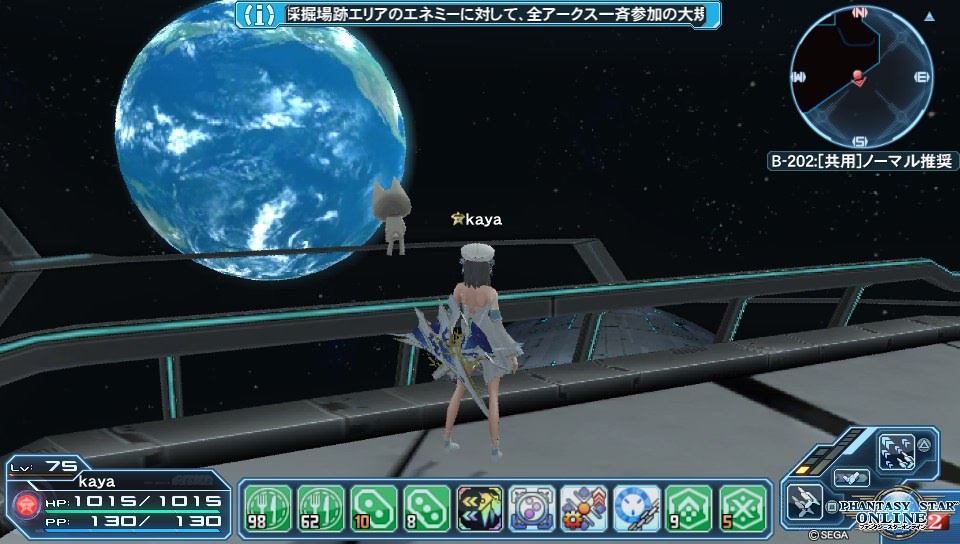Image resolution: width=960 pixels, height=544 pixels.
Task: Select the lower weapon attack icon
Action: tap(803, 502)
